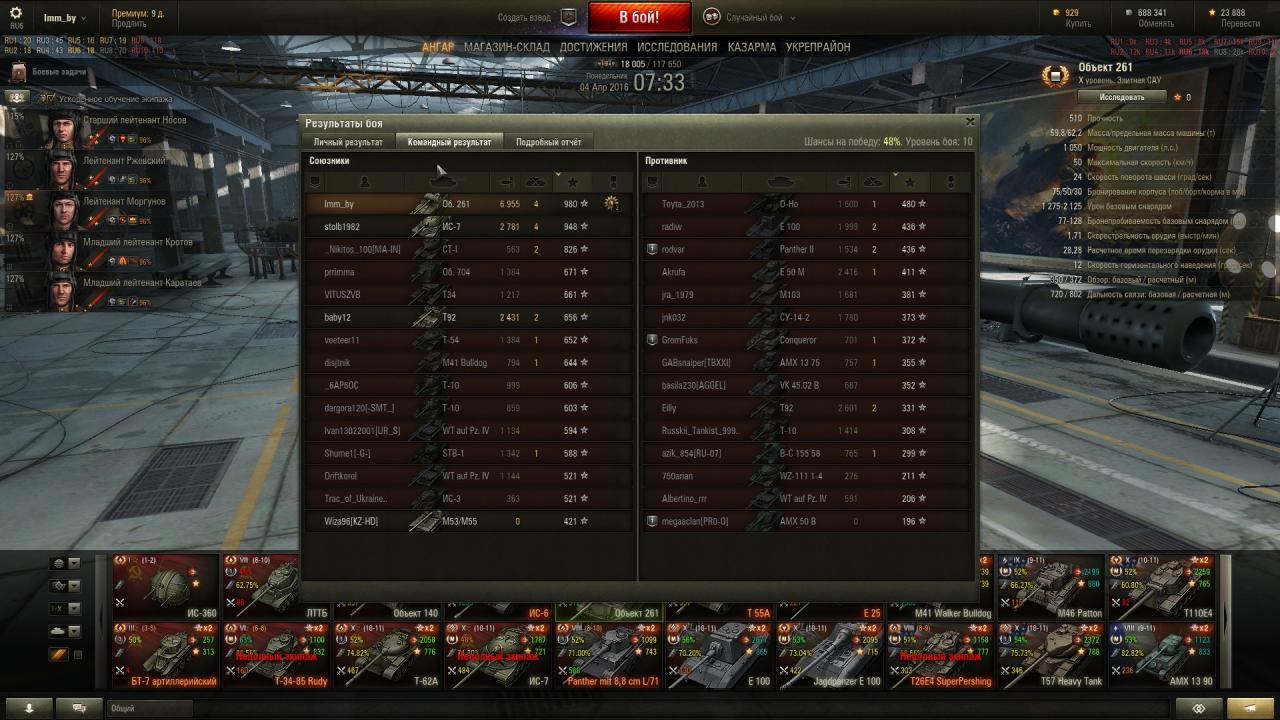
Task: Open the МАГАЗИН-СКЛАД menu
Action: click(507, 47)
